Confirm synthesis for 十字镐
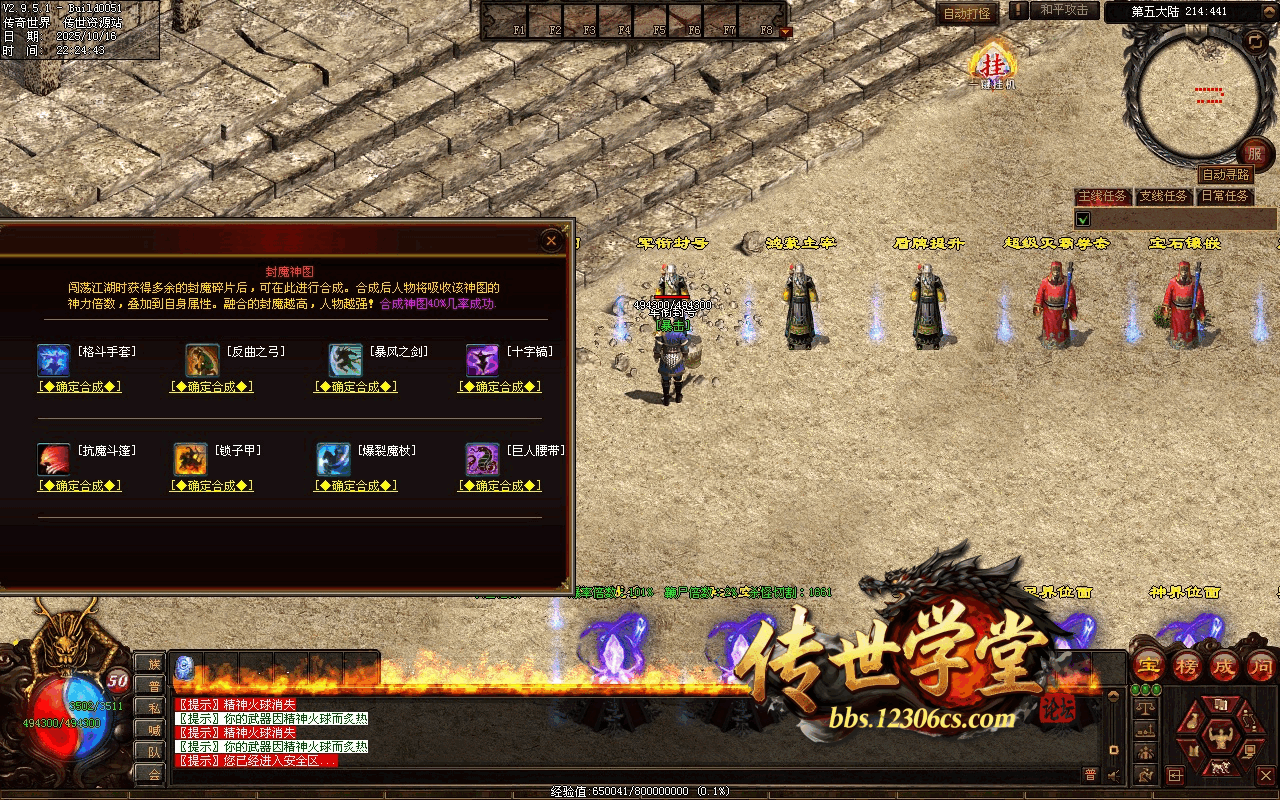The height and width of the screenshot is (800, 1280). click(500, 387)
